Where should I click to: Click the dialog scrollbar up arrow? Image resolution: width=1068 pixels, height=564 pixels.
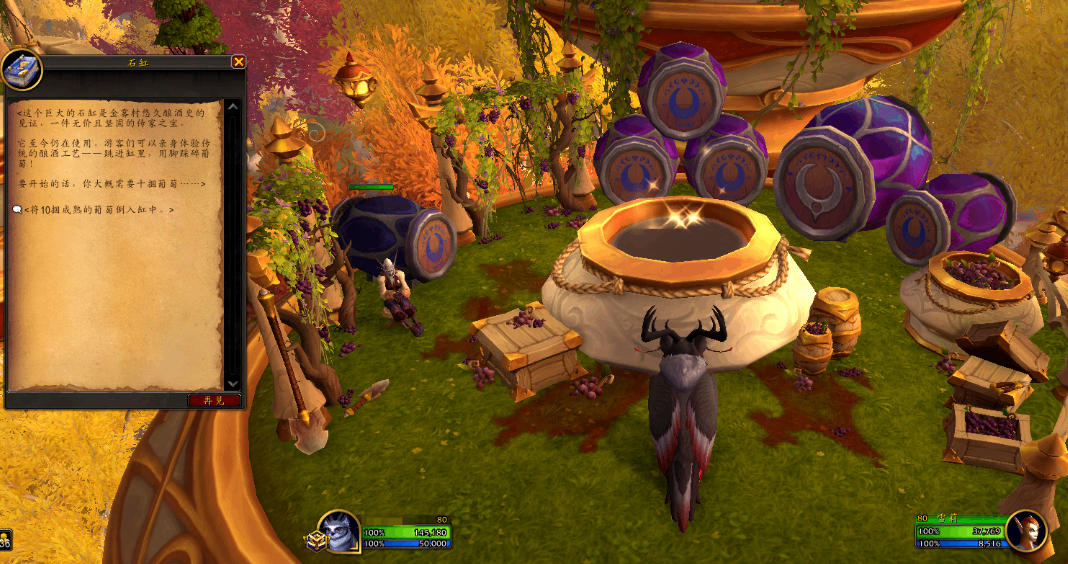pyautogui.click(x=233, y=105)
